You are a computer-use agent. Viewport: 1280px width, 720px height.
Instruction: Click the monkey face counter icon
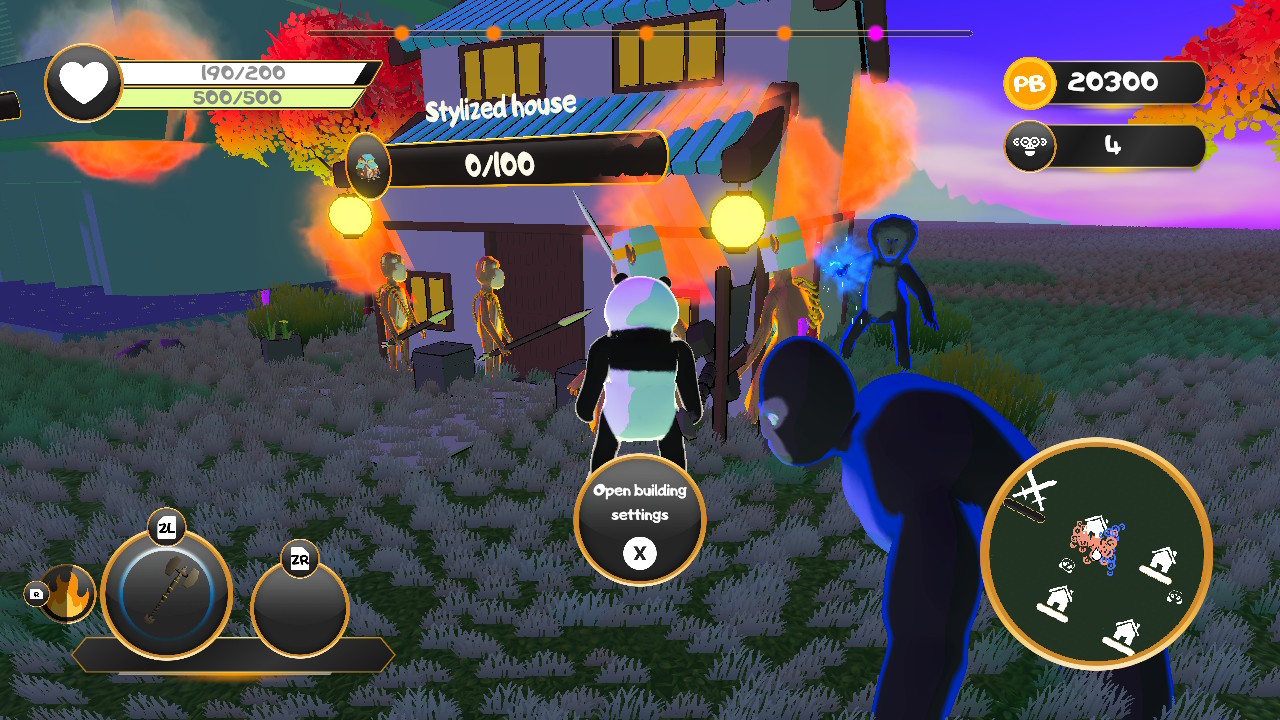(x=1030, y=146)
